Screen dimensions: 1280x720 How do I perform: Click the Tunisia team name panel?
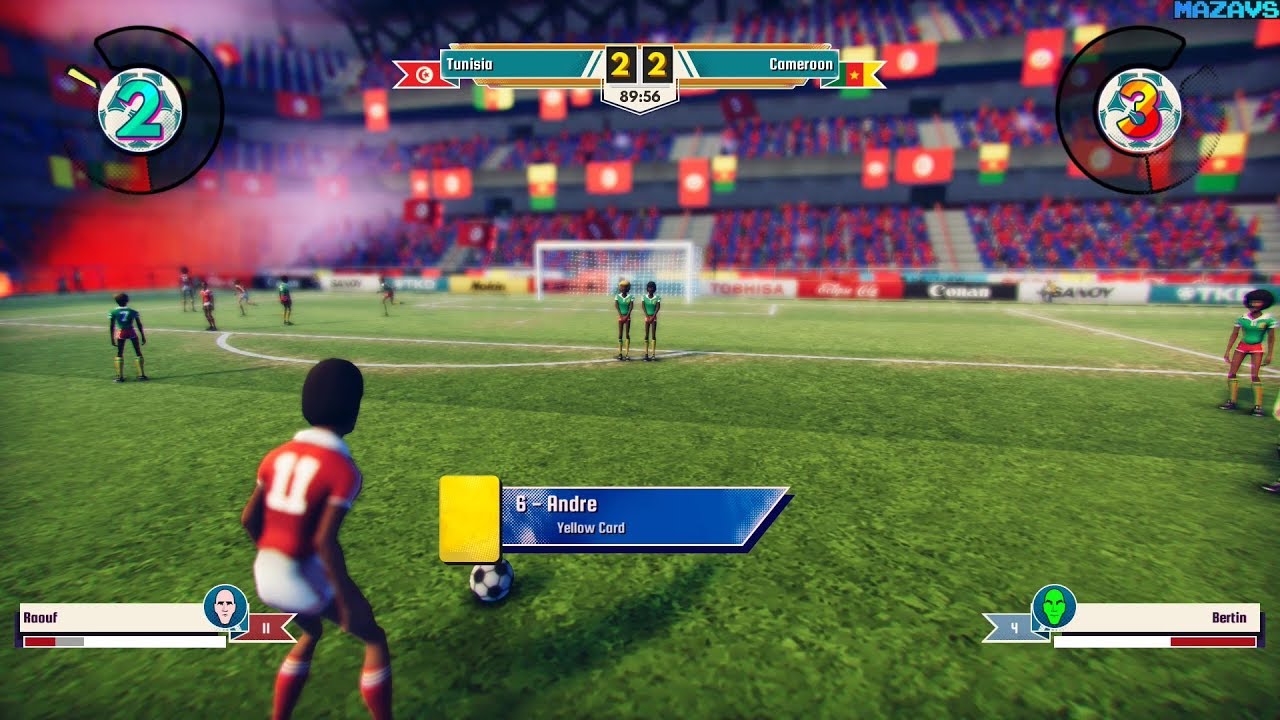(520, 65)
